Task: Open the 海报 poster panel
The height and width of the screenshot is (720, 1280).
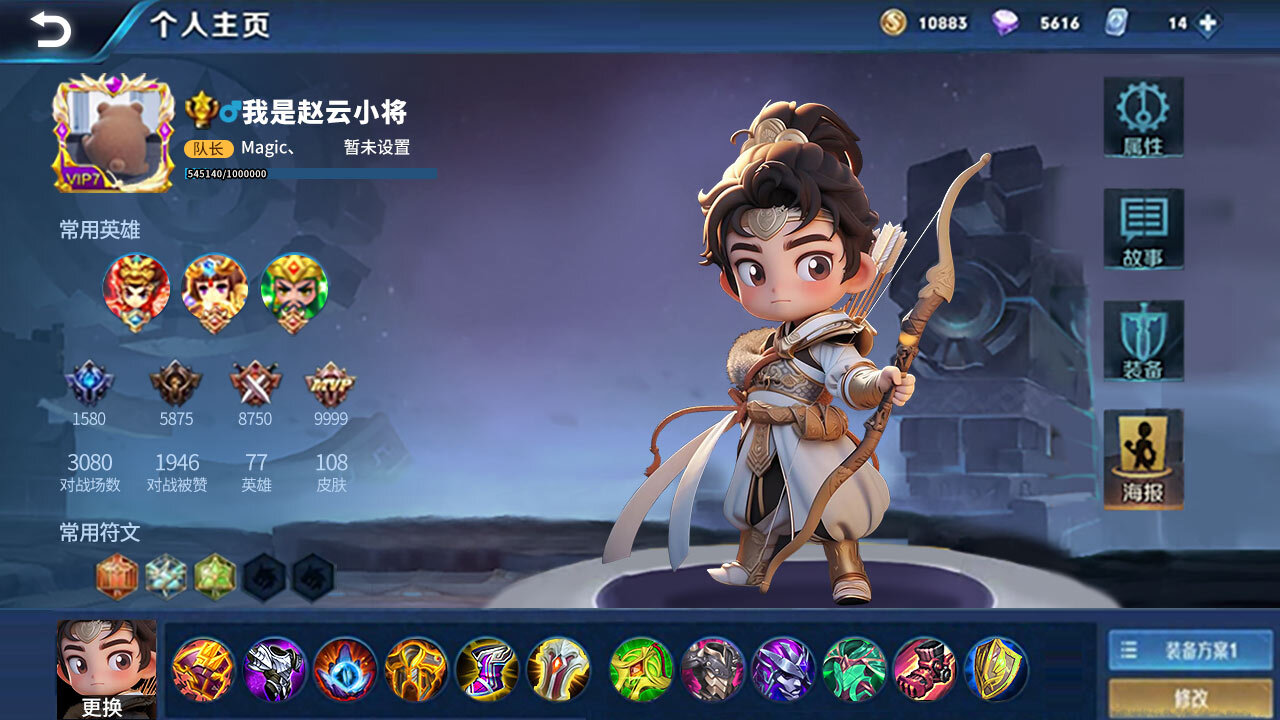Action: (1143, 459)
